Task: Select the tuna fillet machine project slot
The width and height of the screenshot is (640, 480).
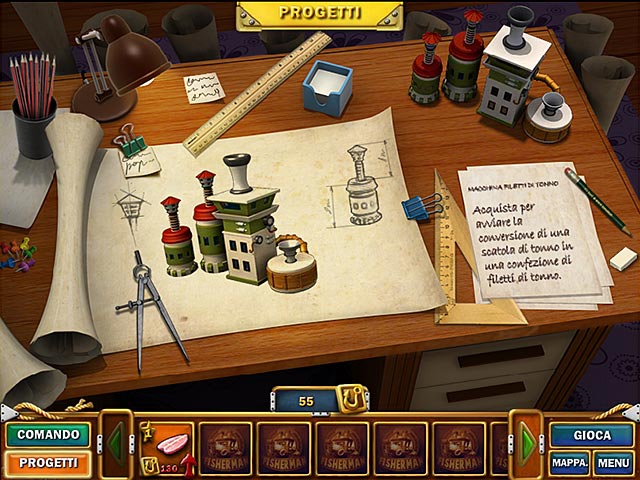Action: click(163, 445)
